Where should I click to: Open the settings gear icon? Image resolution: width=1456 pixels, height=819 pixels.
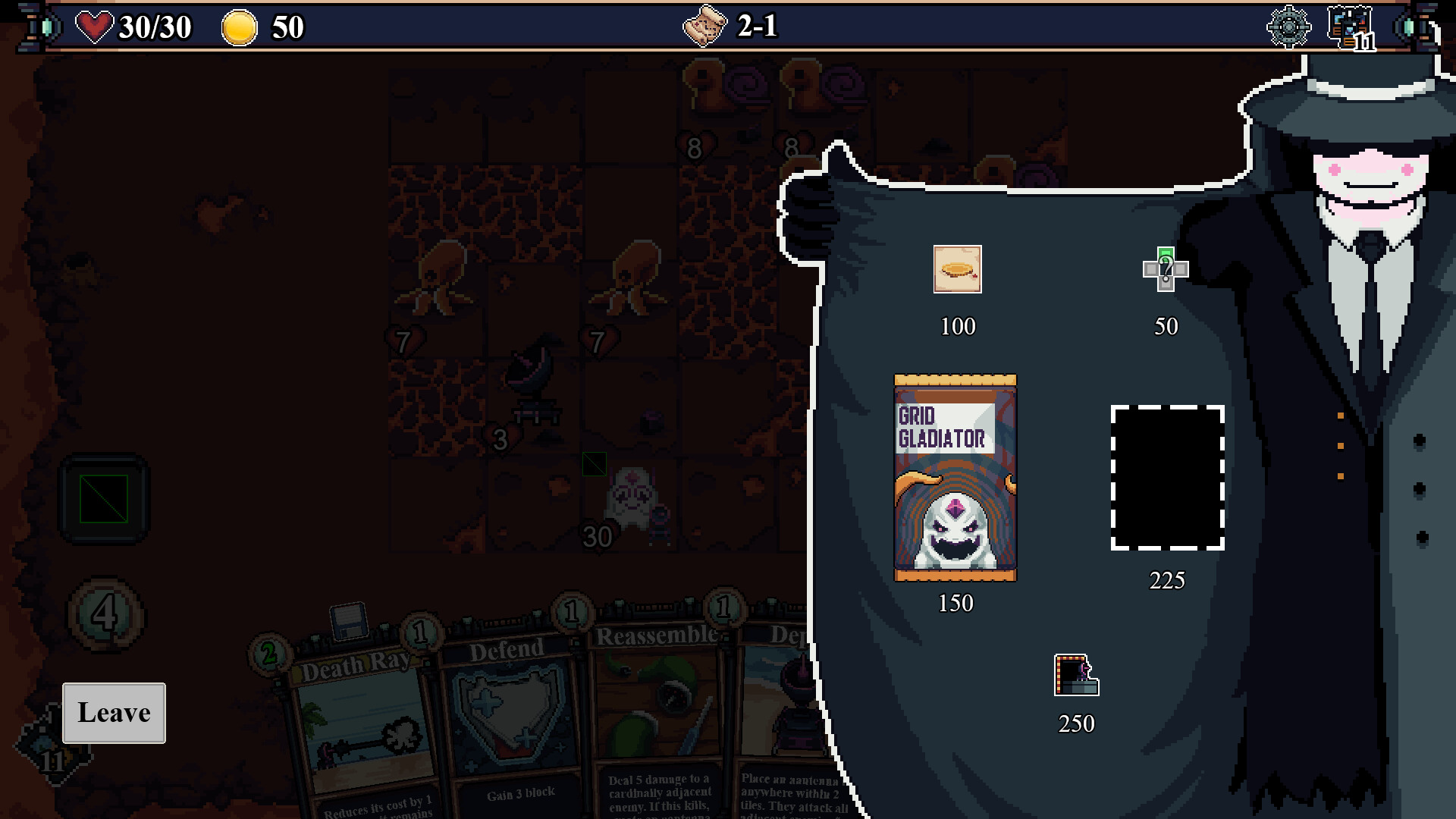1289,27
